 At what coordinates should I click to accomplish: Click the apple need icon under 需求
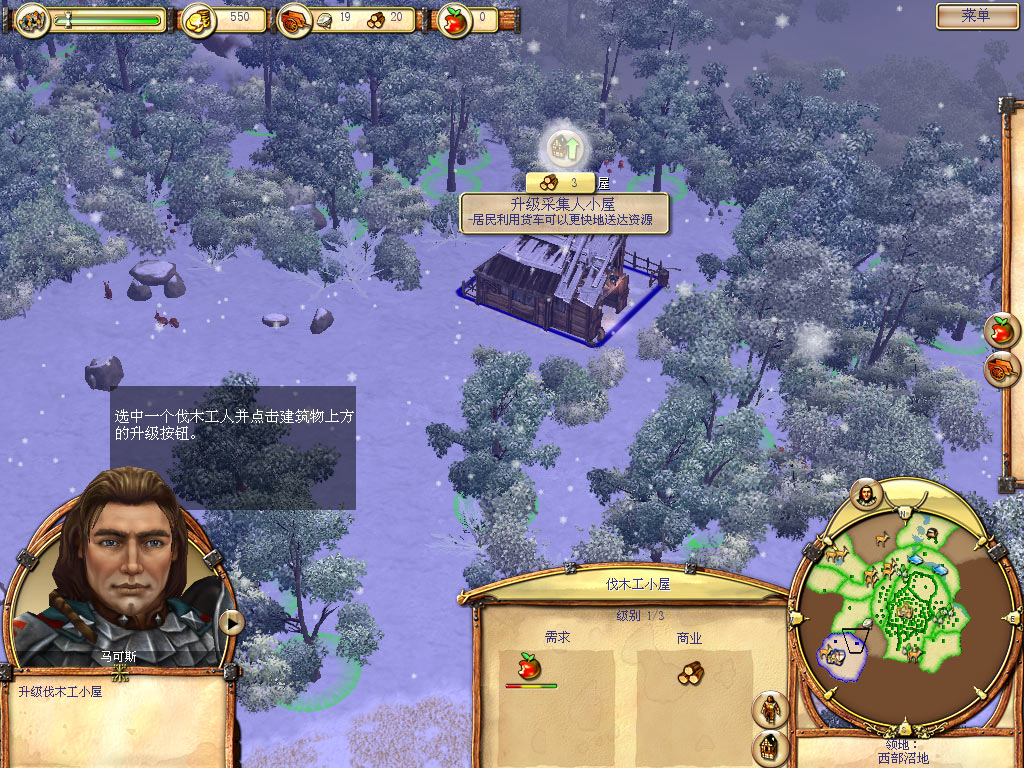529,666
